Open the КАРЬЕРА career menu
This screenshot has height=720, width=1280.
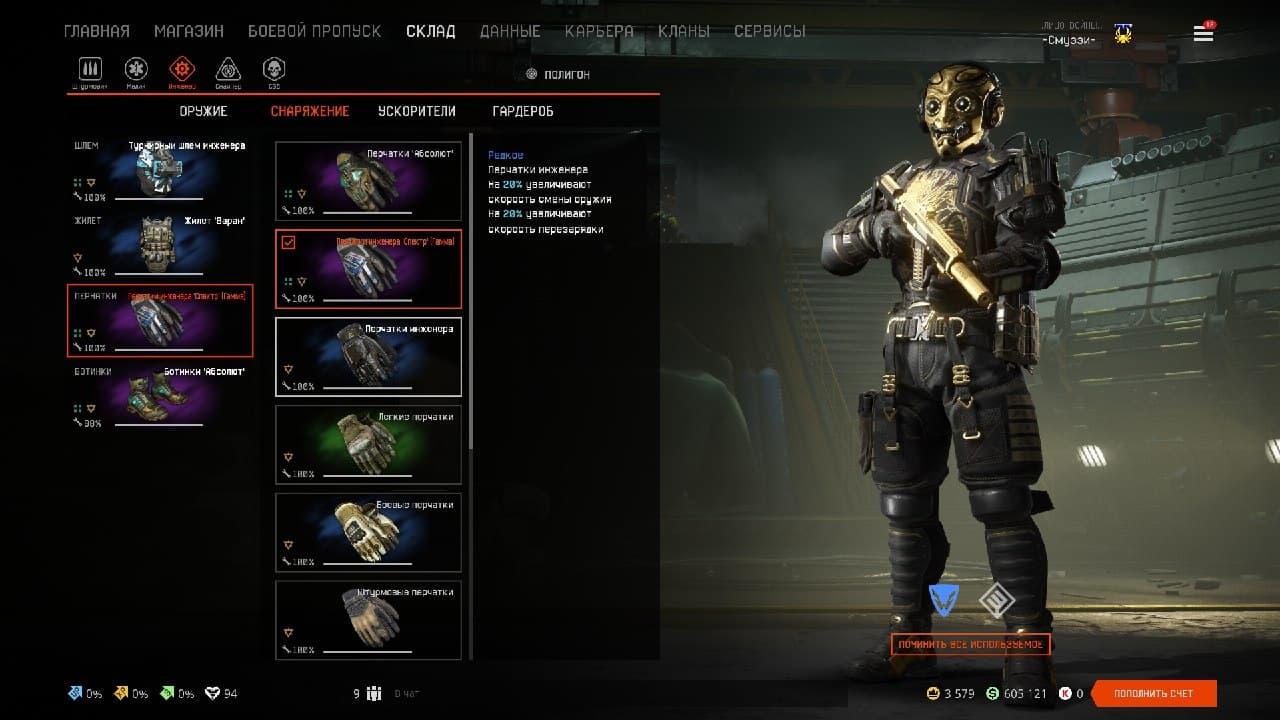click(599, 31)
